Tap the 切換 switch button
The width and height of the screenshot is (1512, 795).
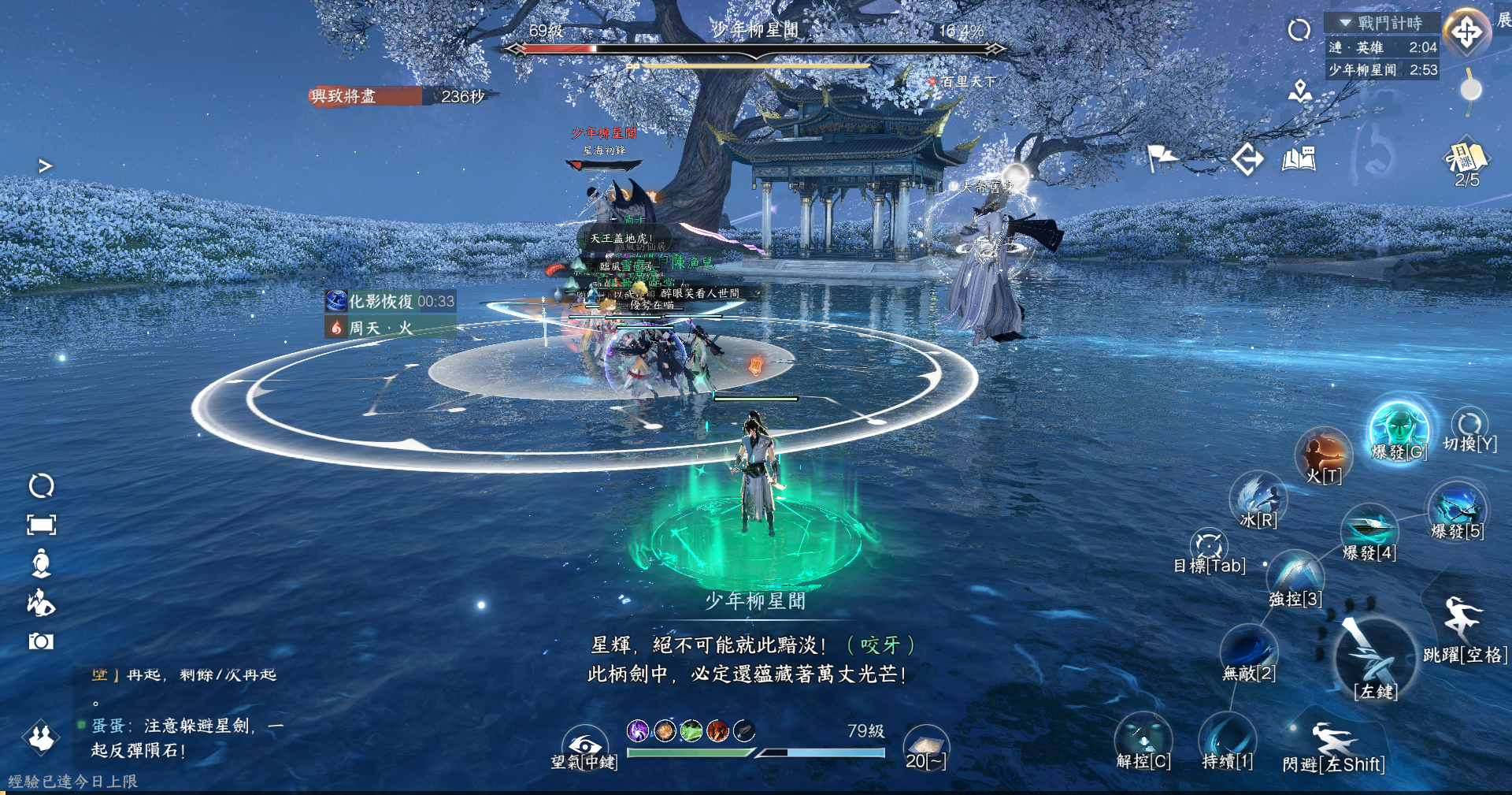click(x=1469, y=425)
